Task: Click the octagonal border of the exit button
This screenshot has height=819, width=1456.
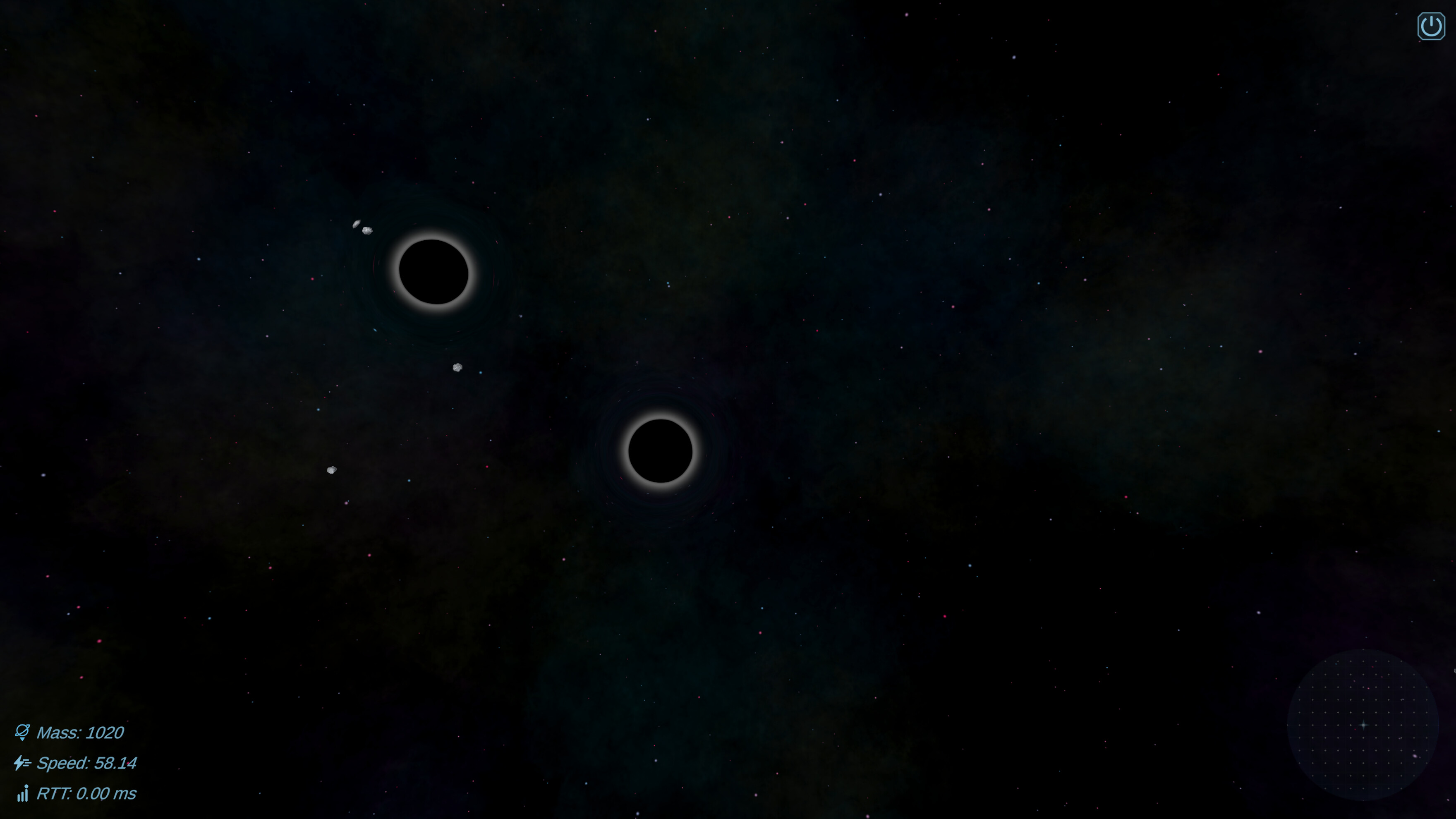Action: pos(1431,13)
